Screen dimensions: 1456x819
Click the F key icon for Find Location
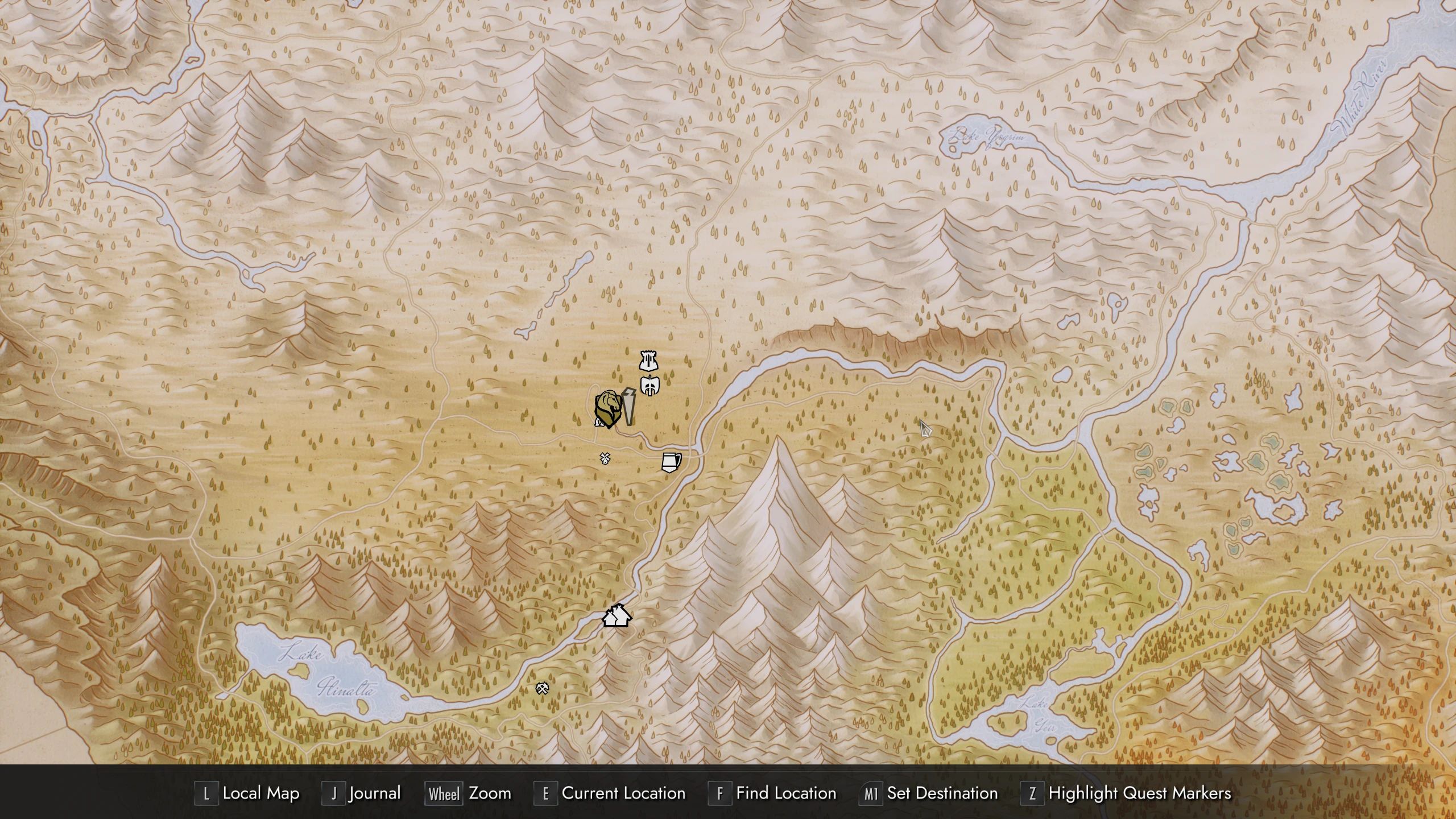(x=720, y=793)
